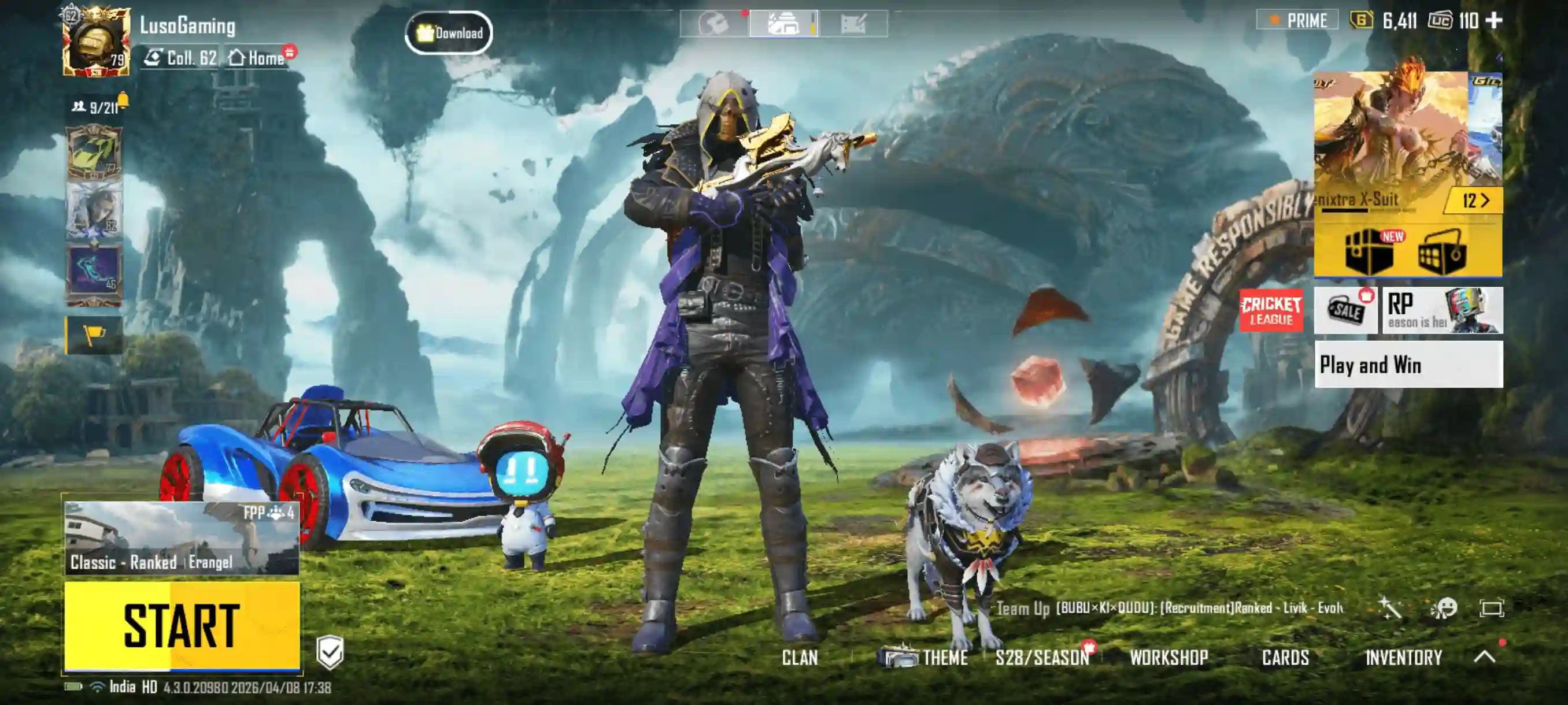Open the WORKSHOP menu
Viewport: 1568px width, 705px height.
(x=1168, y=658)
